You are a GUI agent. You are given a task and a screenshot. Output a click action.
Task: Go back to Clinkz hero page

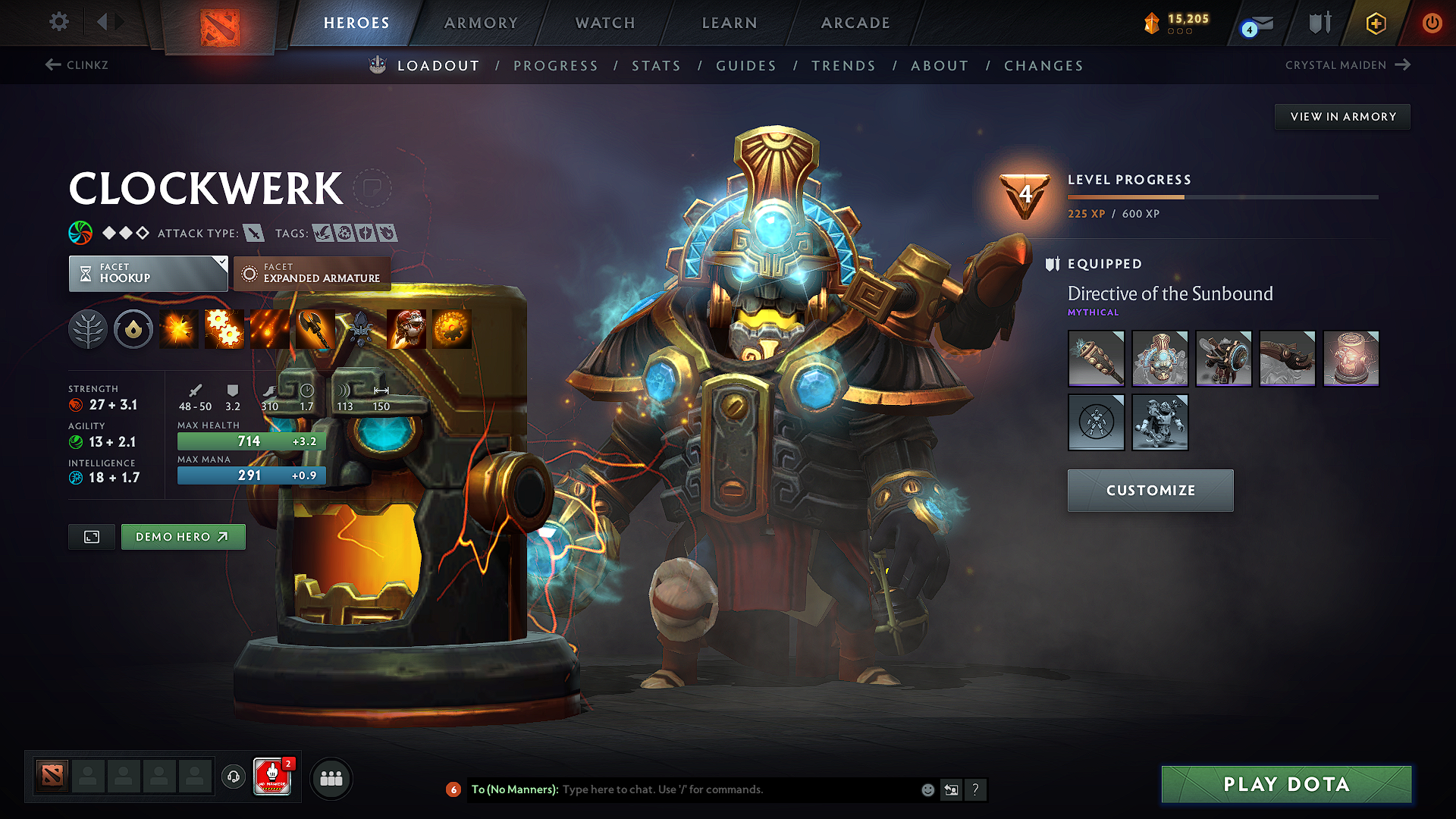(x=76, y=65)
